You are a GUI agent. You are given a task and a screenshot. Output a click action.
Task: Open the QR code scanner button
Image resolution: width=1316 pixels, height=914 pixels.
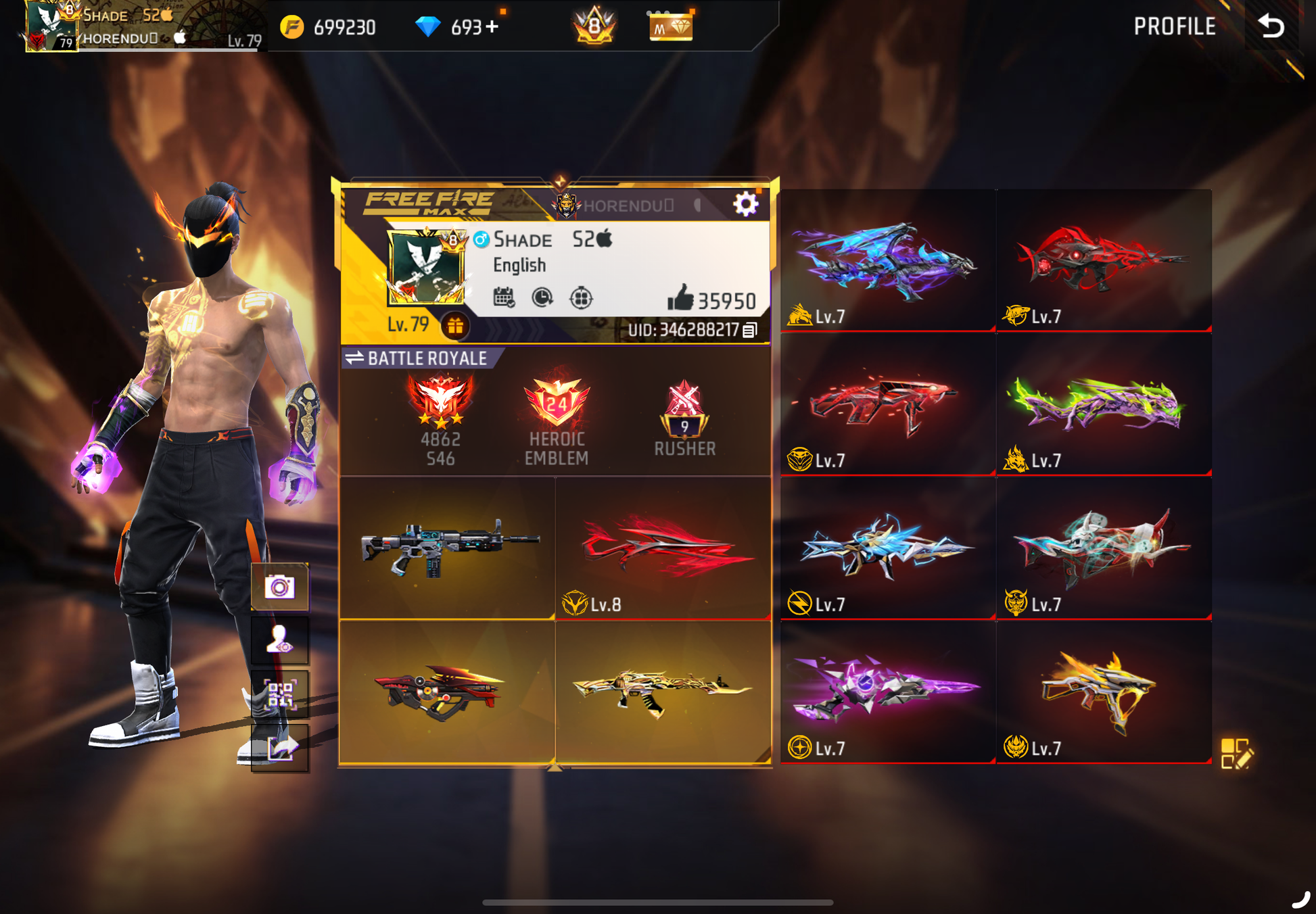tap(279, 694)
